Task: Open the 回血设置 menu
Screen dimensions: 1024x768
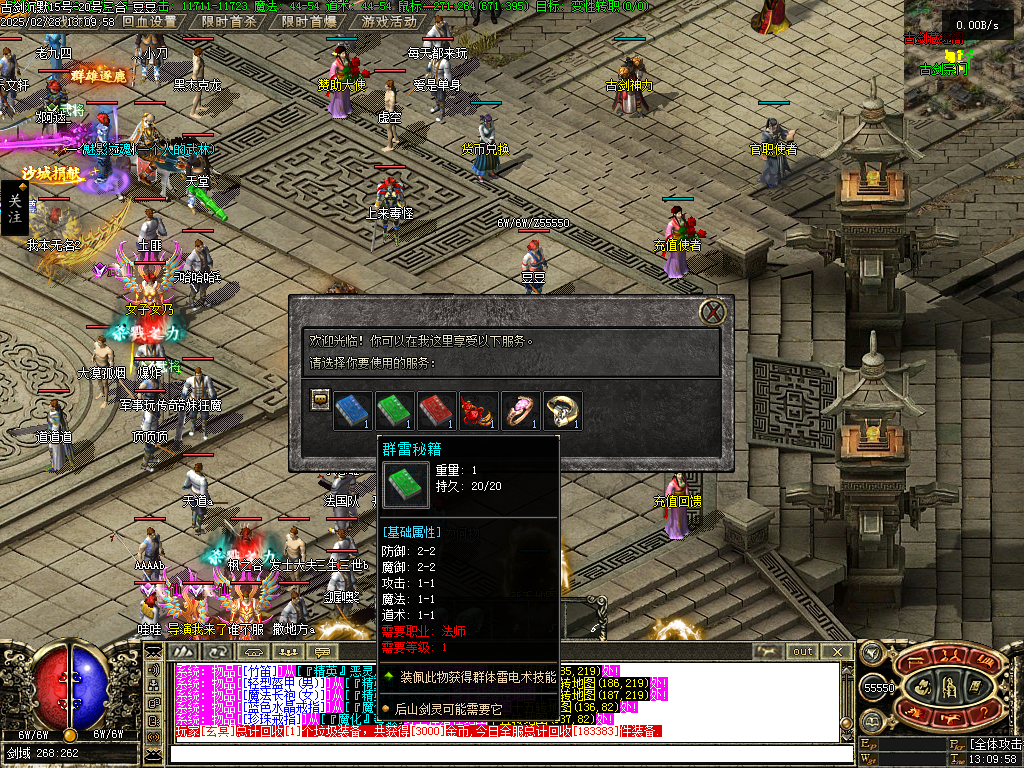Action: pos(149,21)
